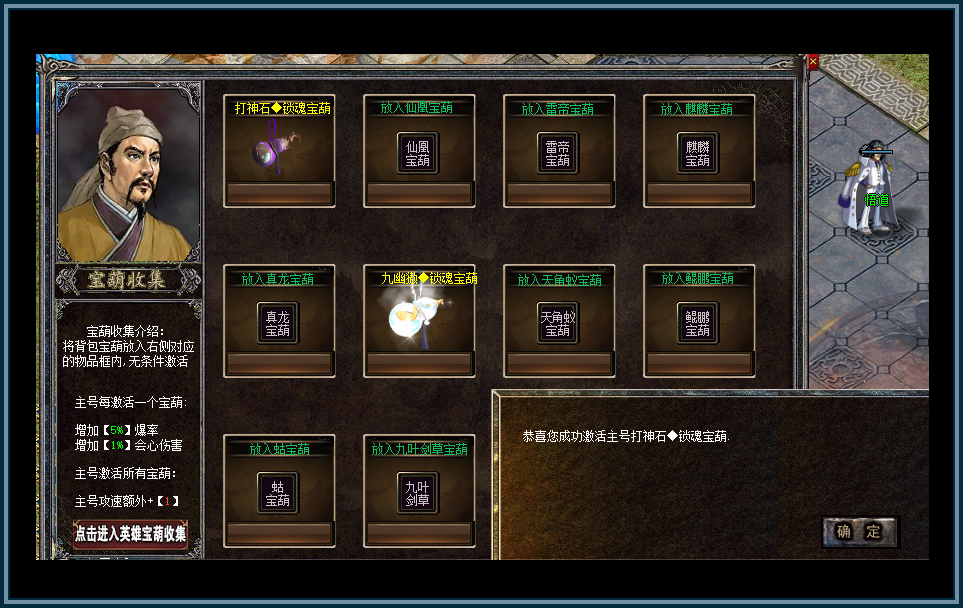The height and width of the screenshot is (608, 963).
Task: Pick the 蛄宝葫 slot
Action: (278, 493)
